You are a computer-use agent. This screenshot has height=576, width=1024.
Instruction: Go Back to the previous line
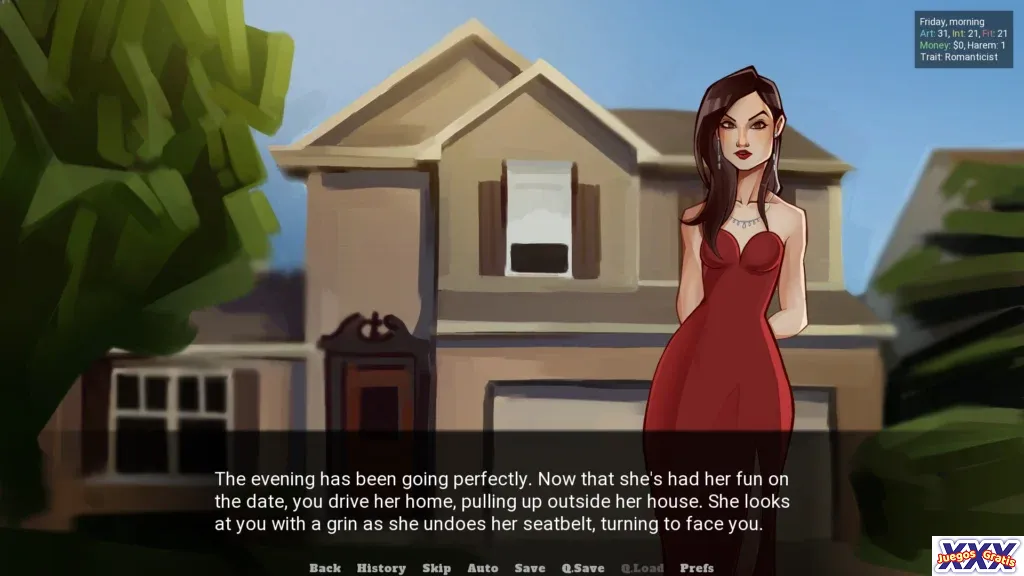[325, 568]
